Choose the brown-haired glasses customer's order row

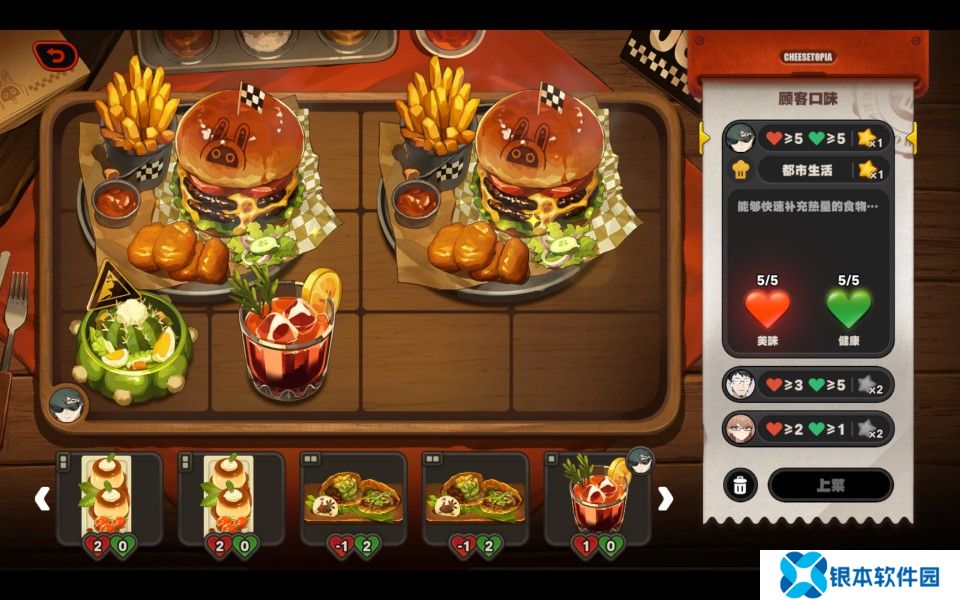[x=807, y=430]
